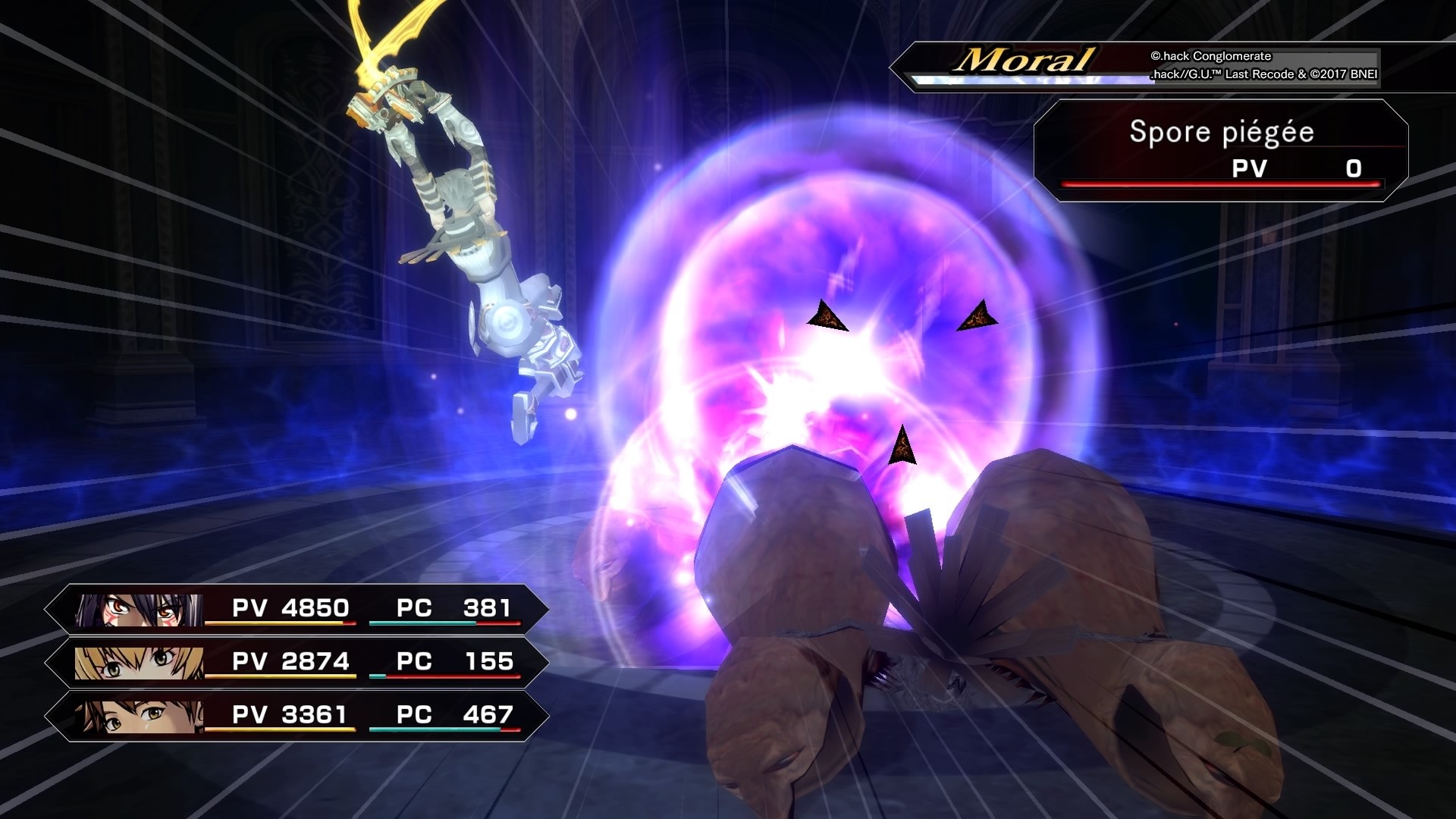Select the bottom party member's portrait

click(140, 714)
